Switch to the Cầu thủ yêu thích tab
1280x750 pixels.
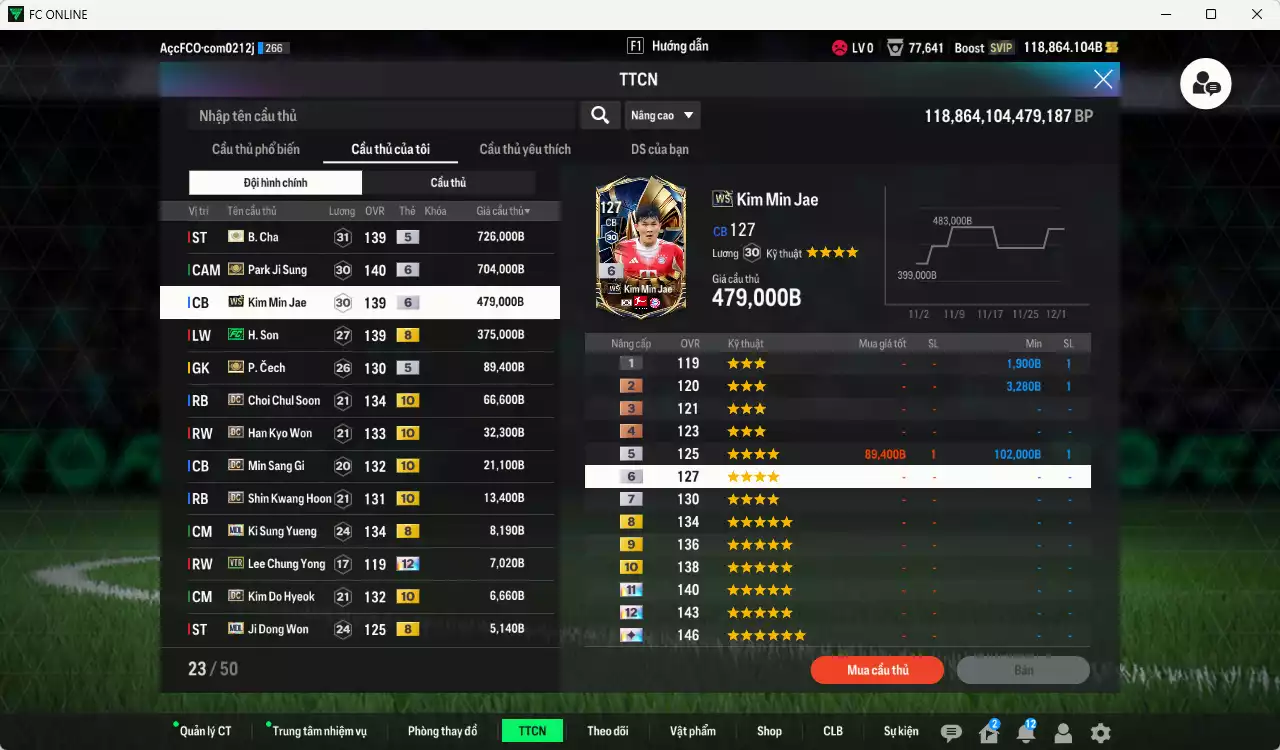[524, 148]
